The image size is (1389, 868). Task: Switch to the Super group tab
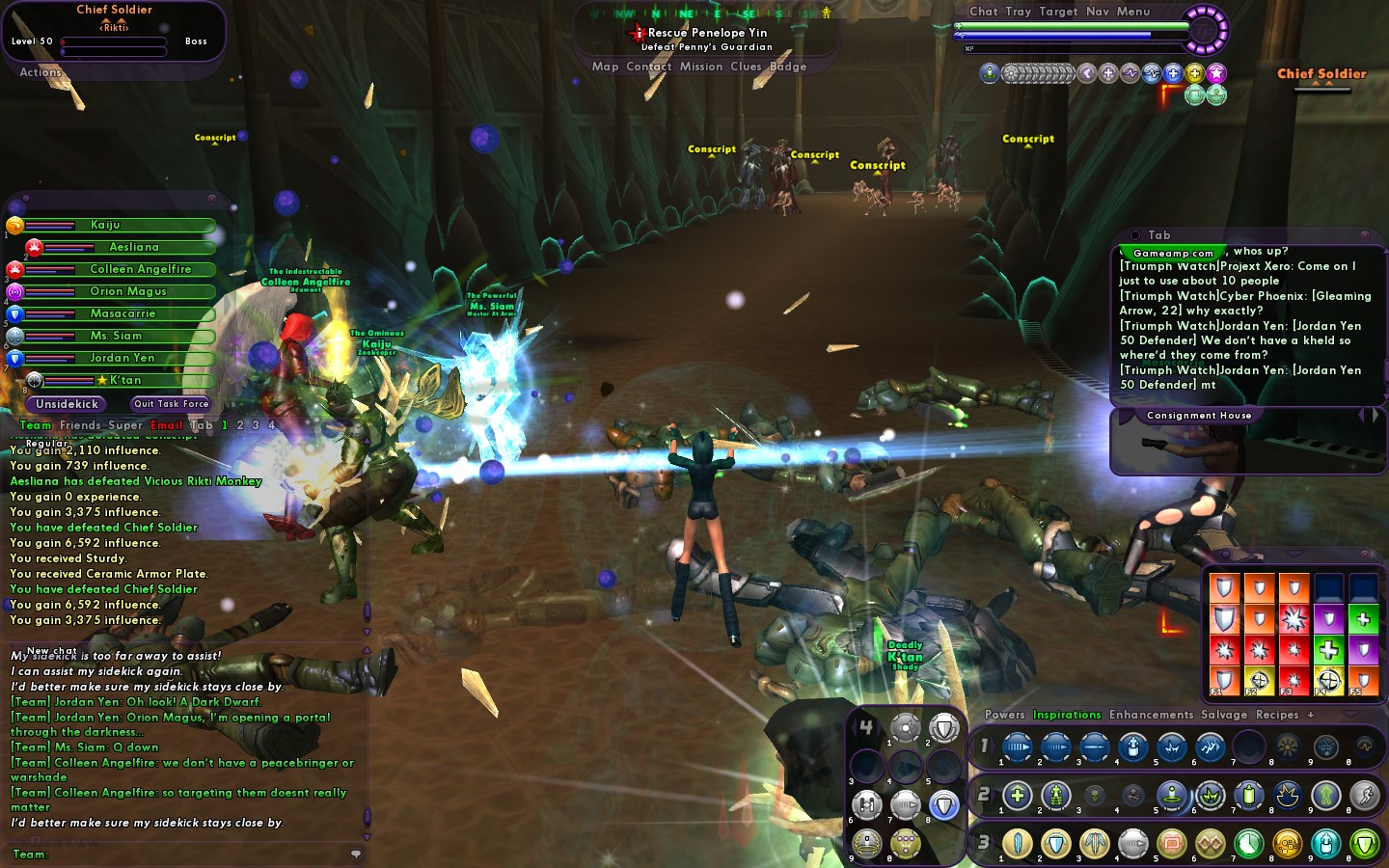click(124, 425)
